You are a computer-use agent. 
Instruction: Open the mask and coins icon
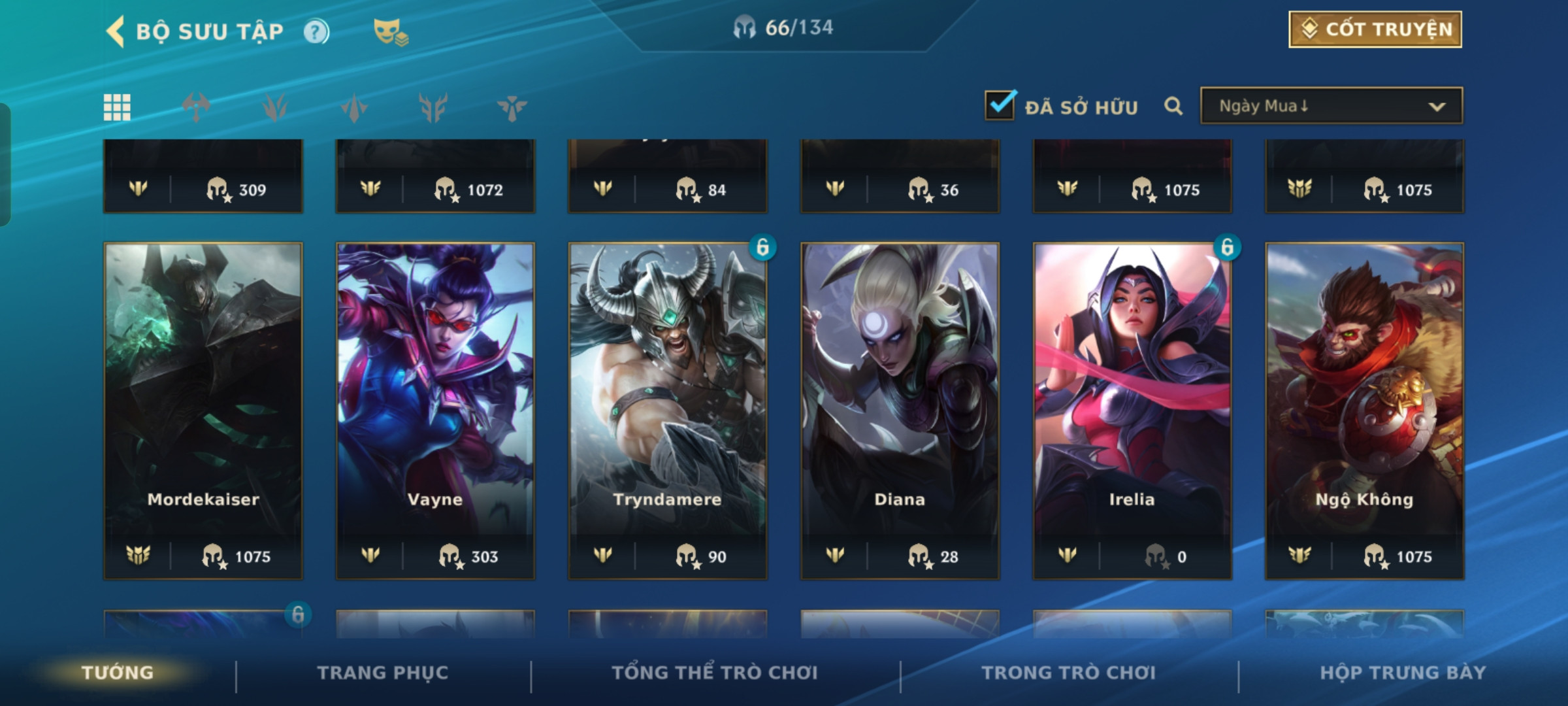[390, 31]
